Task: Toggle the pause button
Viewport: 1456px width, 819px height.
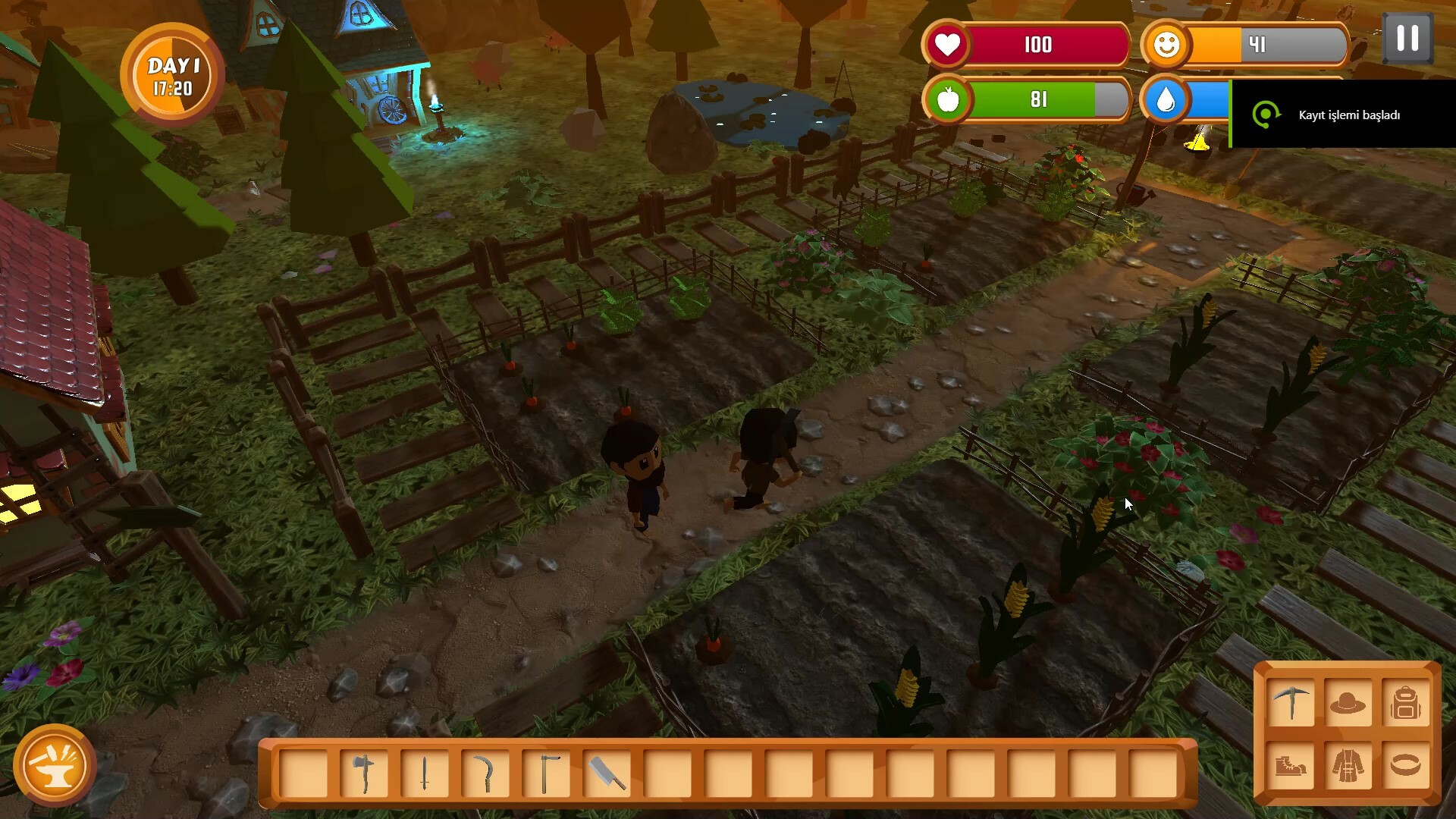Action: 1409,38
